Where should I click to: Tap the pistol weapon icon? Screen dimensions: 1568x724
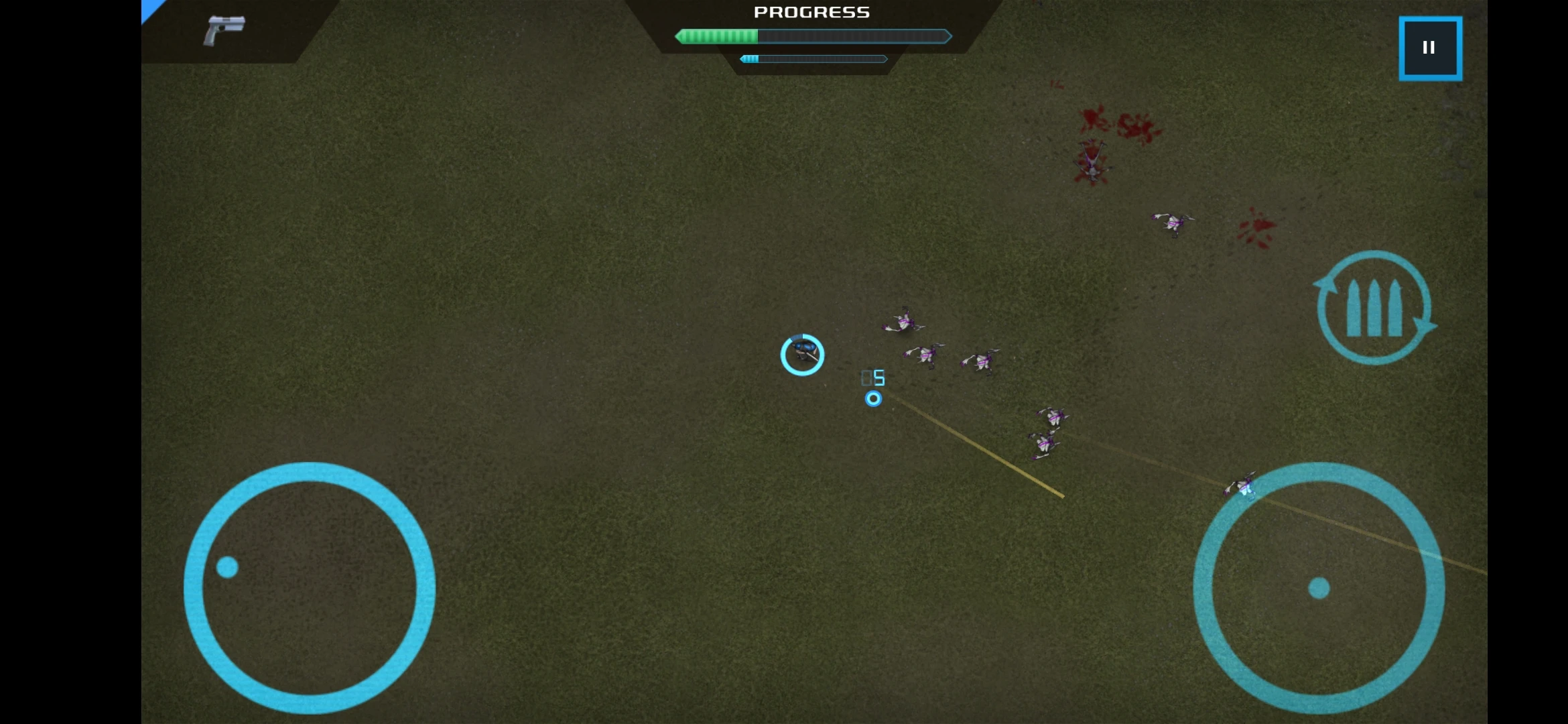224,31
